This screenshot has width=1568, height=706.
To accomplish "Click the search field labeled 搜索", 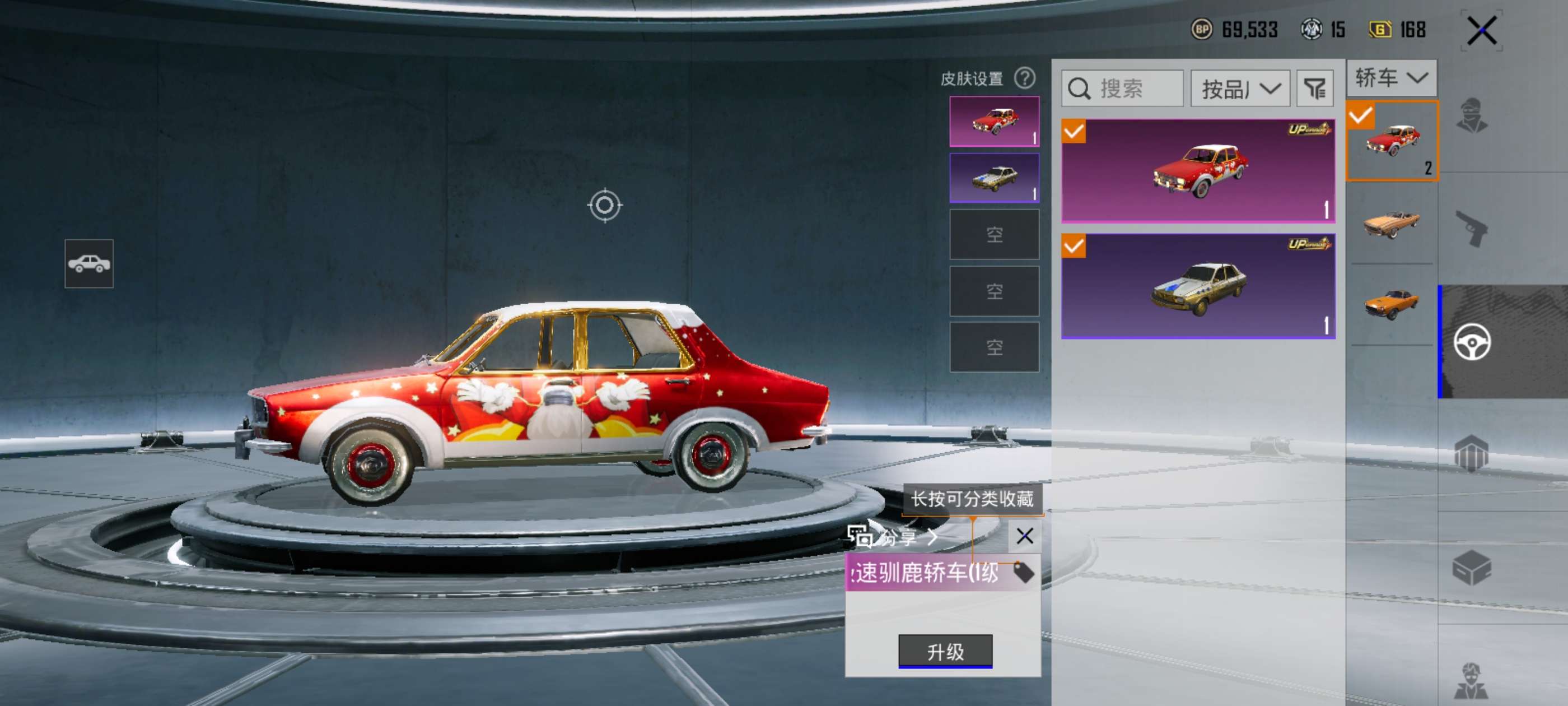I will (1122, 89).
